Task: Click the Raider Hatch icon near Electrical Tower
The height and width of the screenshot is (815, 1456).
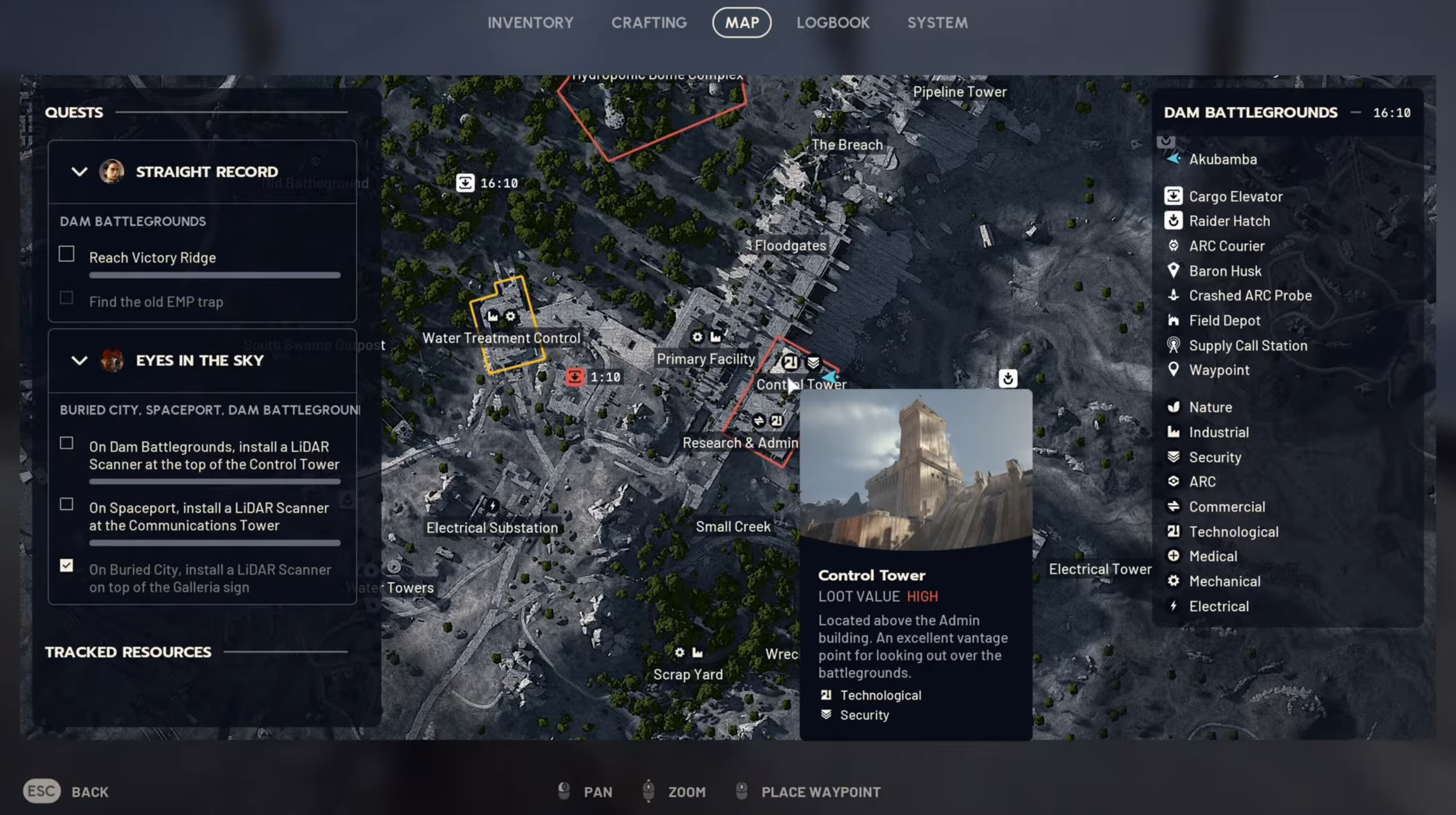Action: [1009, 379]
